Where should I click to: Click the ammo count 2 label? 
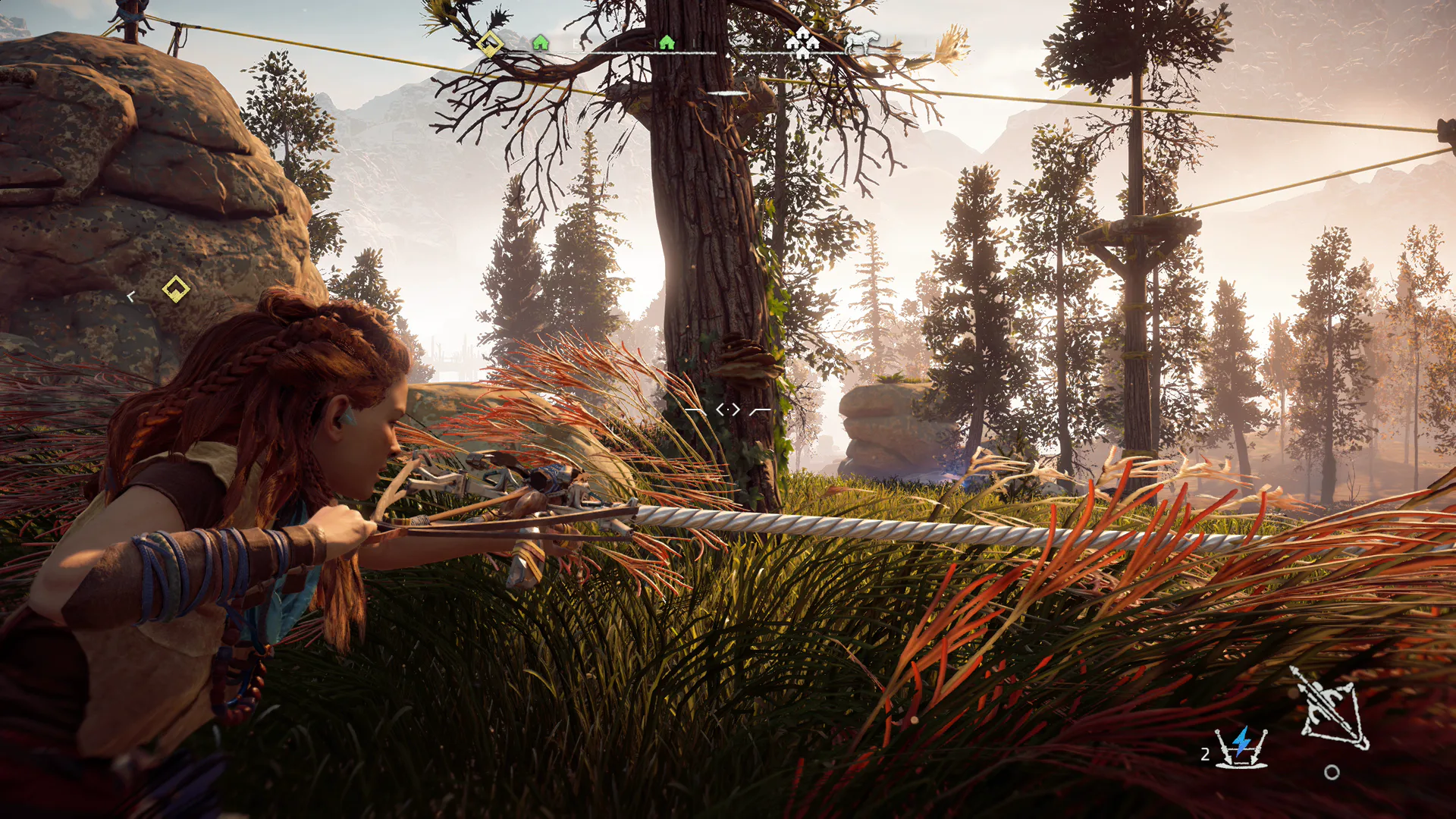pos(1206,754)
